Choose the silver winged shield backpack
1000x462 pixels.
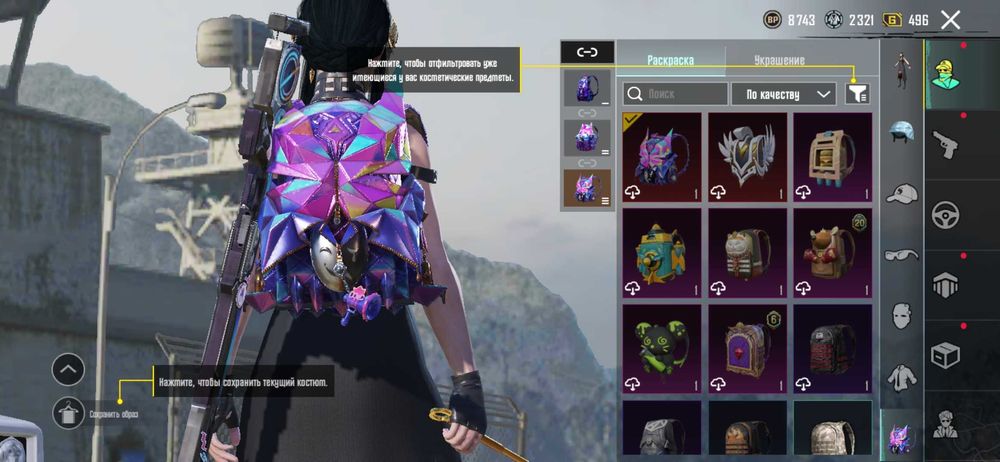tap(746, 156)
